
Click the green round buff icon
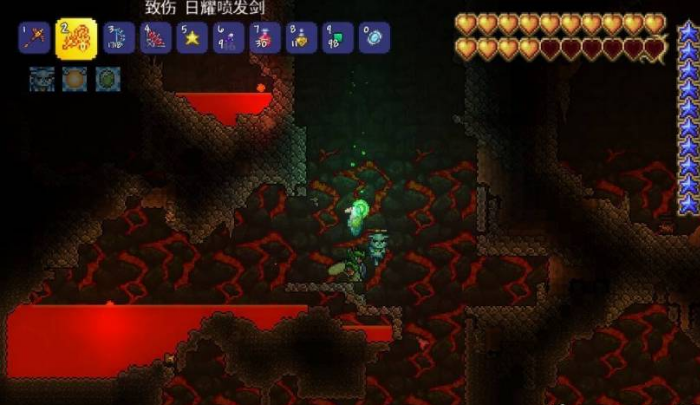point(108,78)
